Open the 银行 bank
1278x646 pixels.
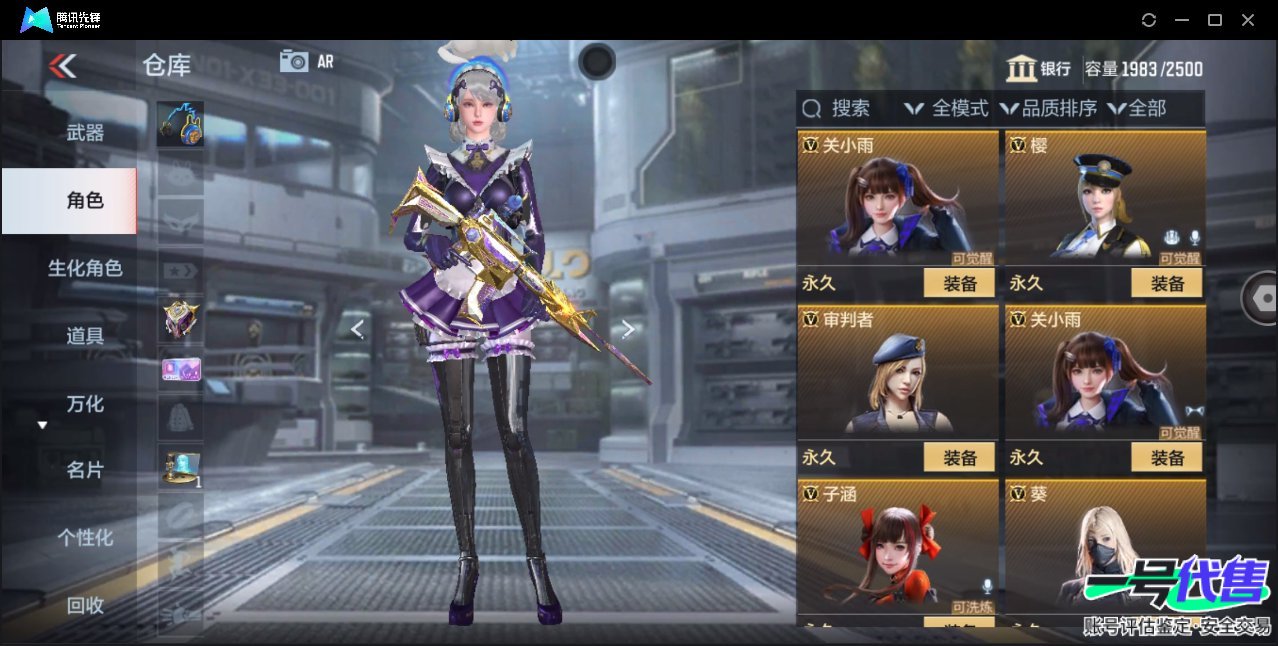coord(1039,69)
